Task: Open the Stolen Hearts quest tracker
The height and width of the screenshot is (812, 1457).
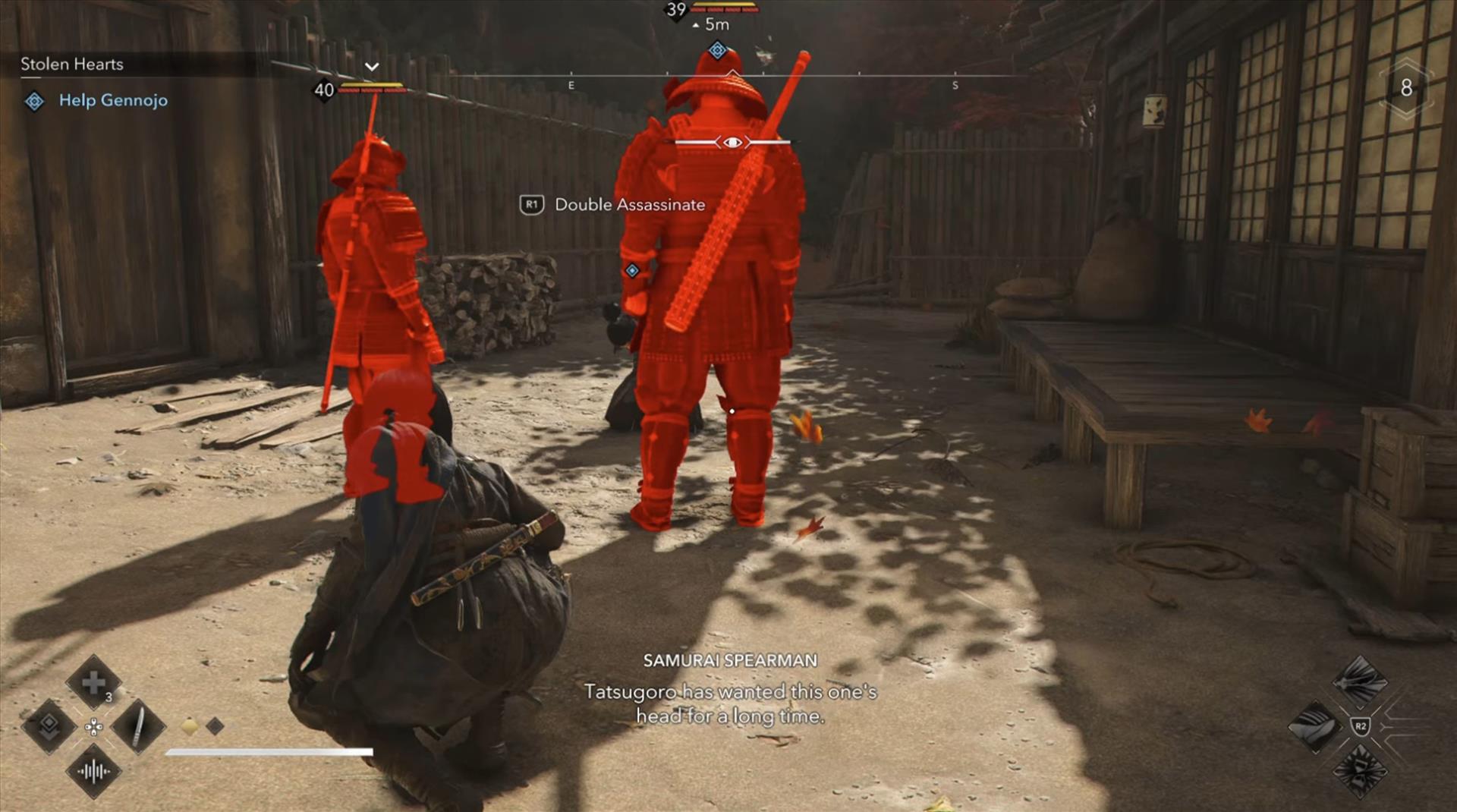Action: (x=72, y=65)
